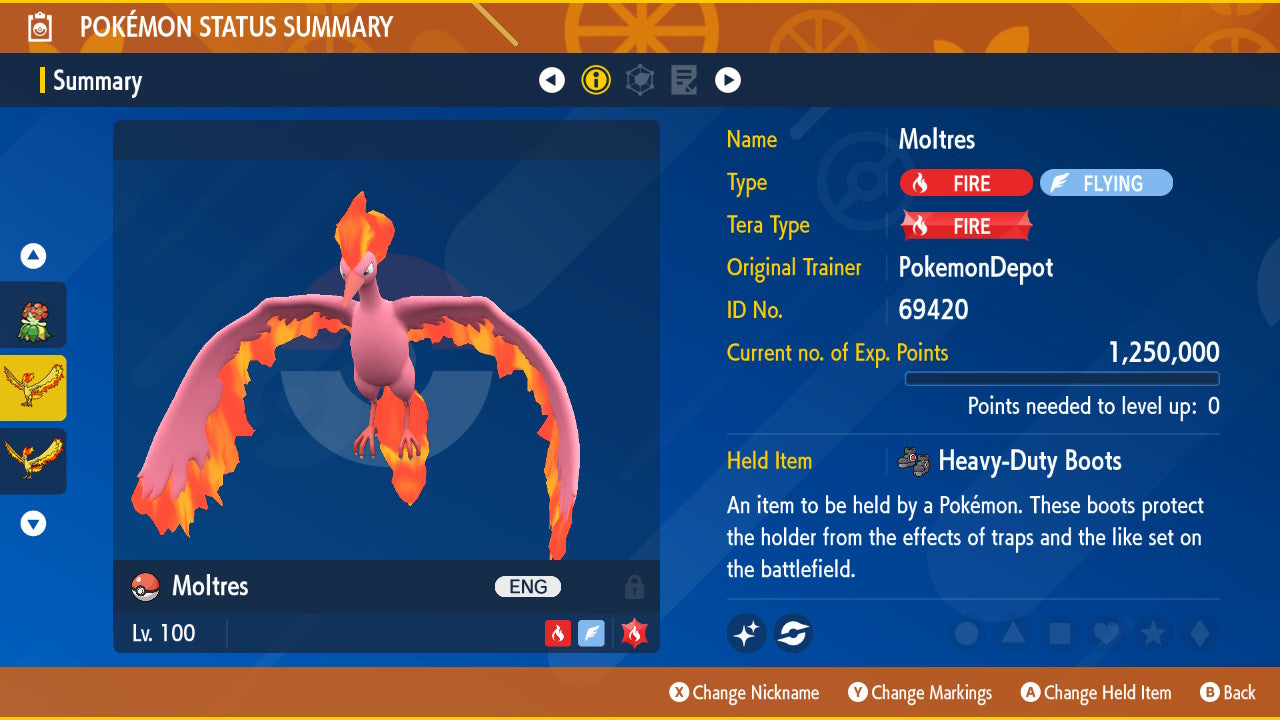Toggle the circle marking

coord(966,633)
